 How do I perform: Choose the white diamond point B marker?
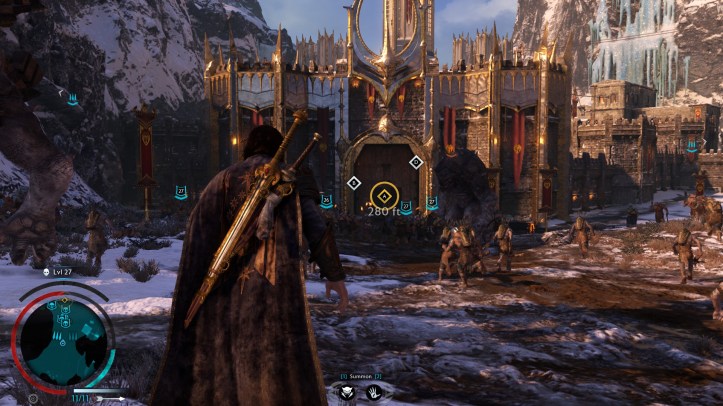[353, 182]
